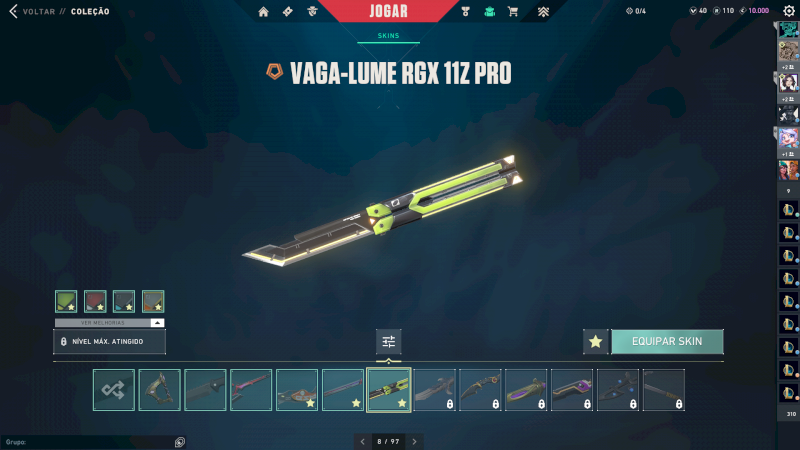800x450 pixels.
Task: Go to the next skin page arrow
Action: 415,441
